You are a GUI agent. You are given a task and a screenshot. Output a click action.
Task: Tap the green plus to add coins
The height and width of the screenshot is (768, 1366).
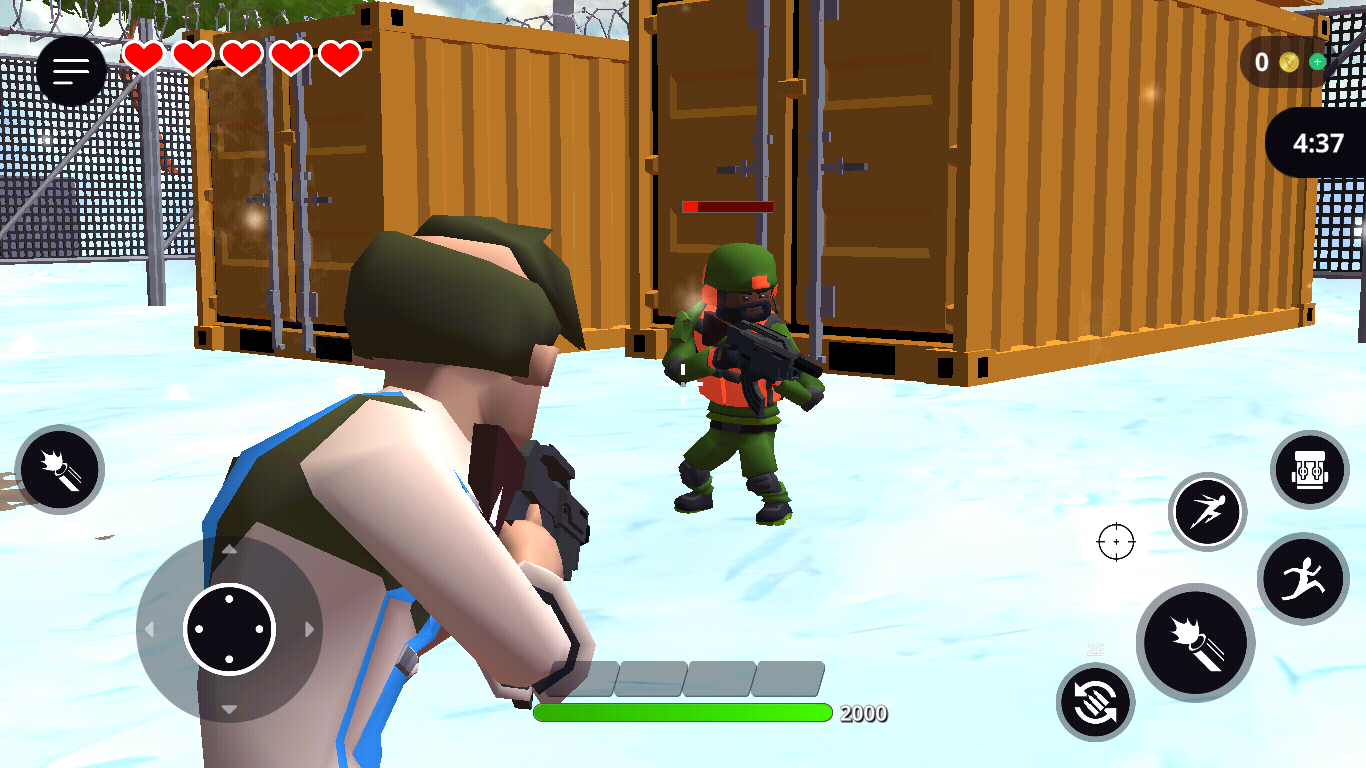click(1317, 62)
